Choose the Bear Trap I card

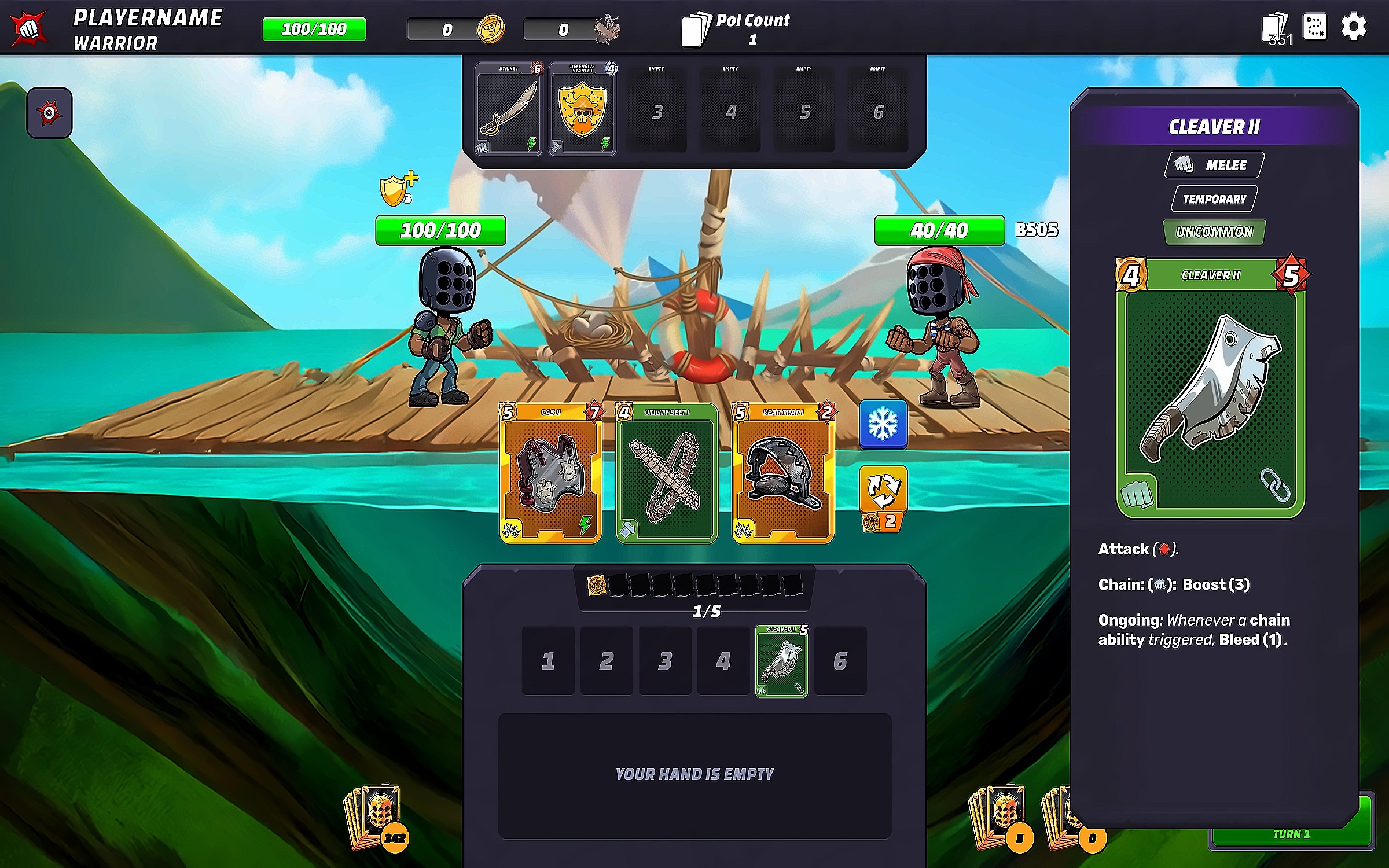pos(783,473)
